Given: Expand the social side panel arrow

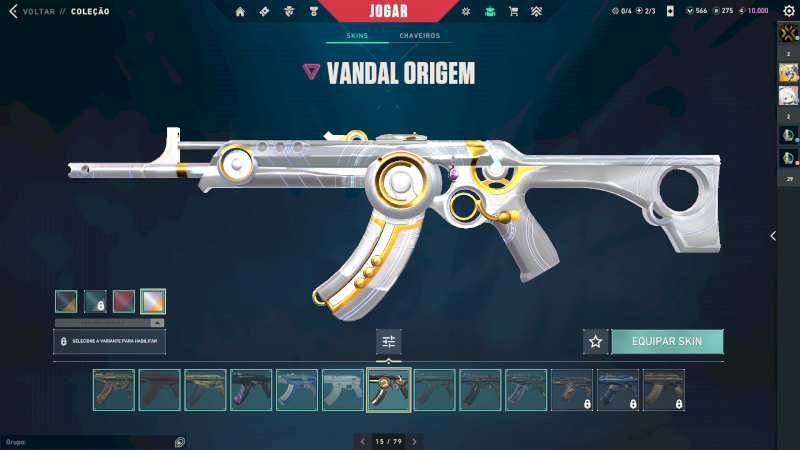Looking at the screenshot, I should point(772,236).
